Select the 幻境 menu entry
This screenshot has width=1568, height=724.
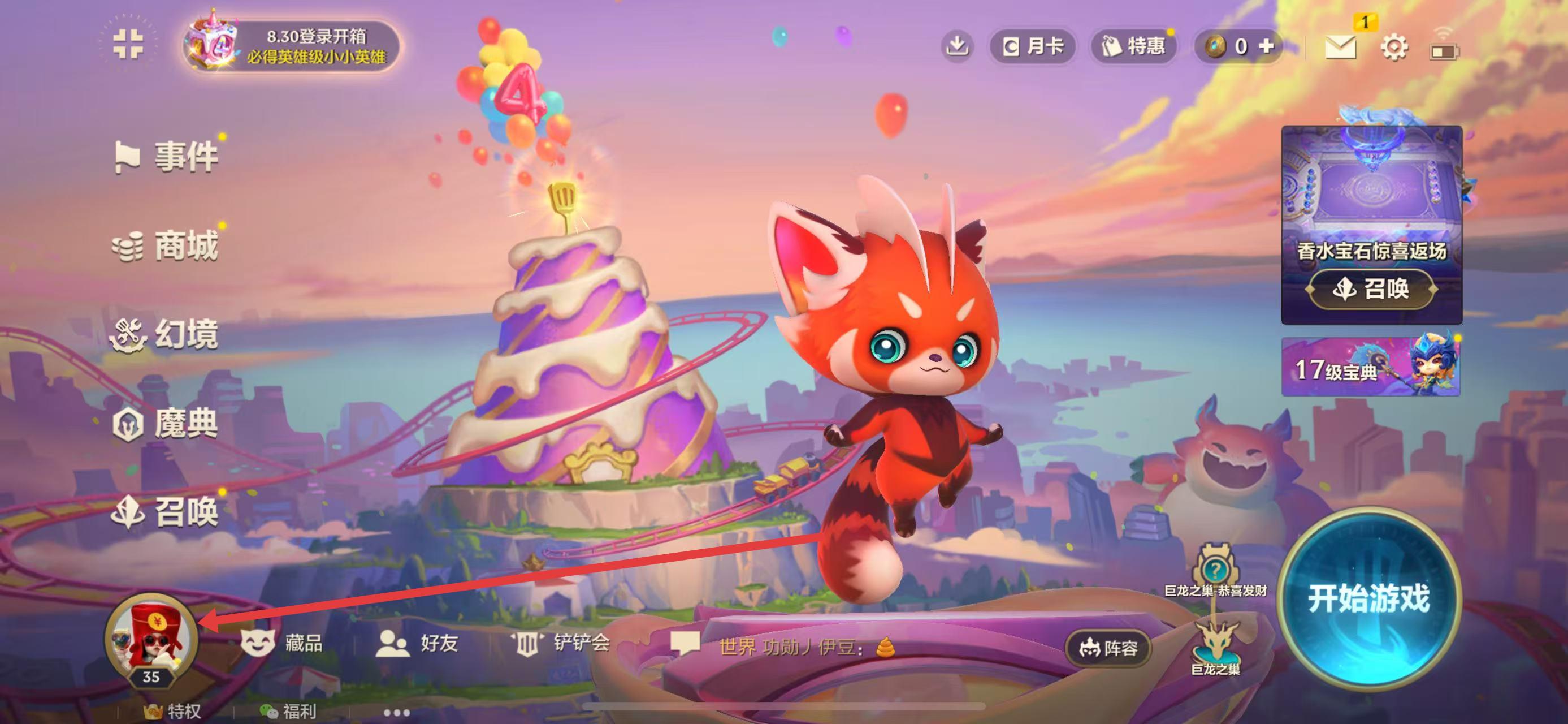coord(164,334)
